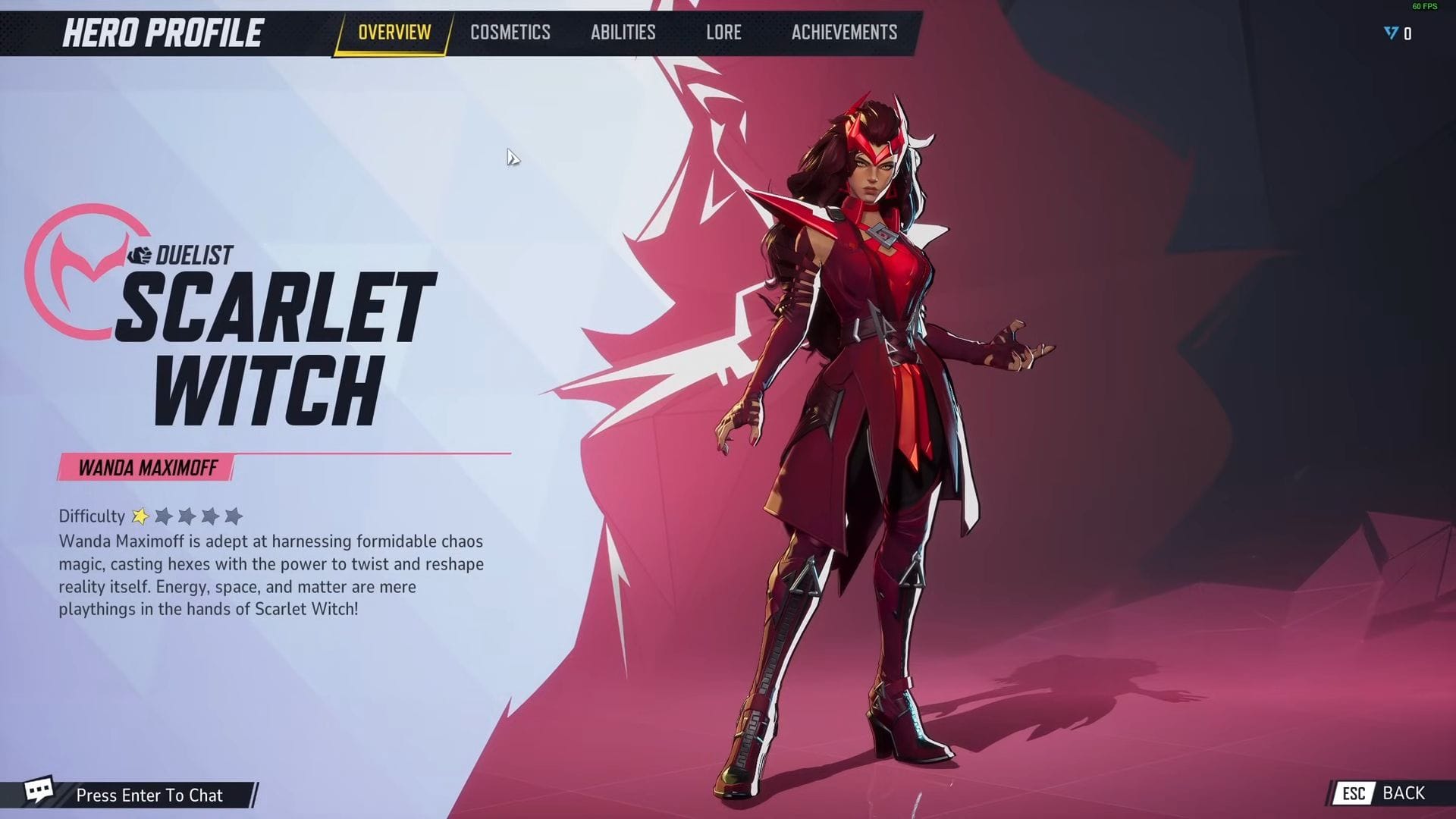Click the Press Enter To Chat bar

149,795
